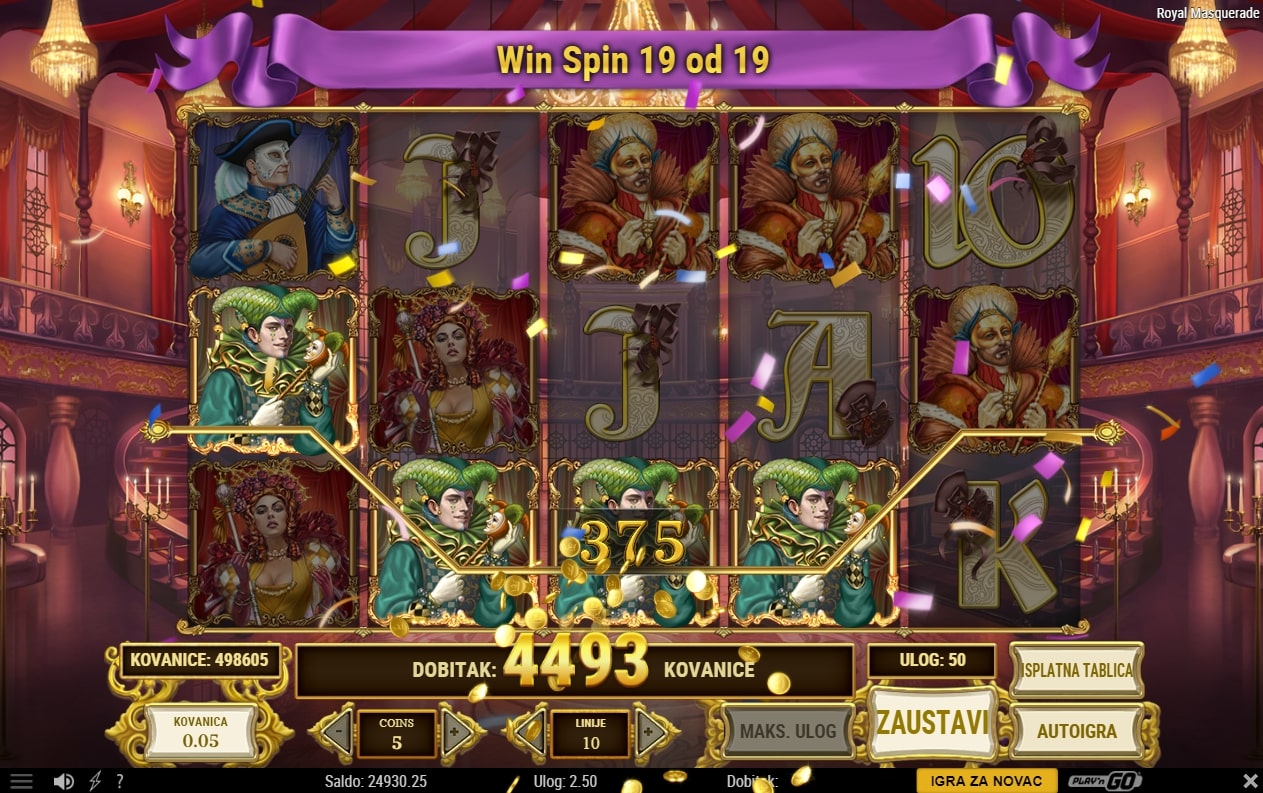The width and height of the screenshot is (1263, 793).
Task: Open the hamburger menu
Action: click(x=21, y=781)
